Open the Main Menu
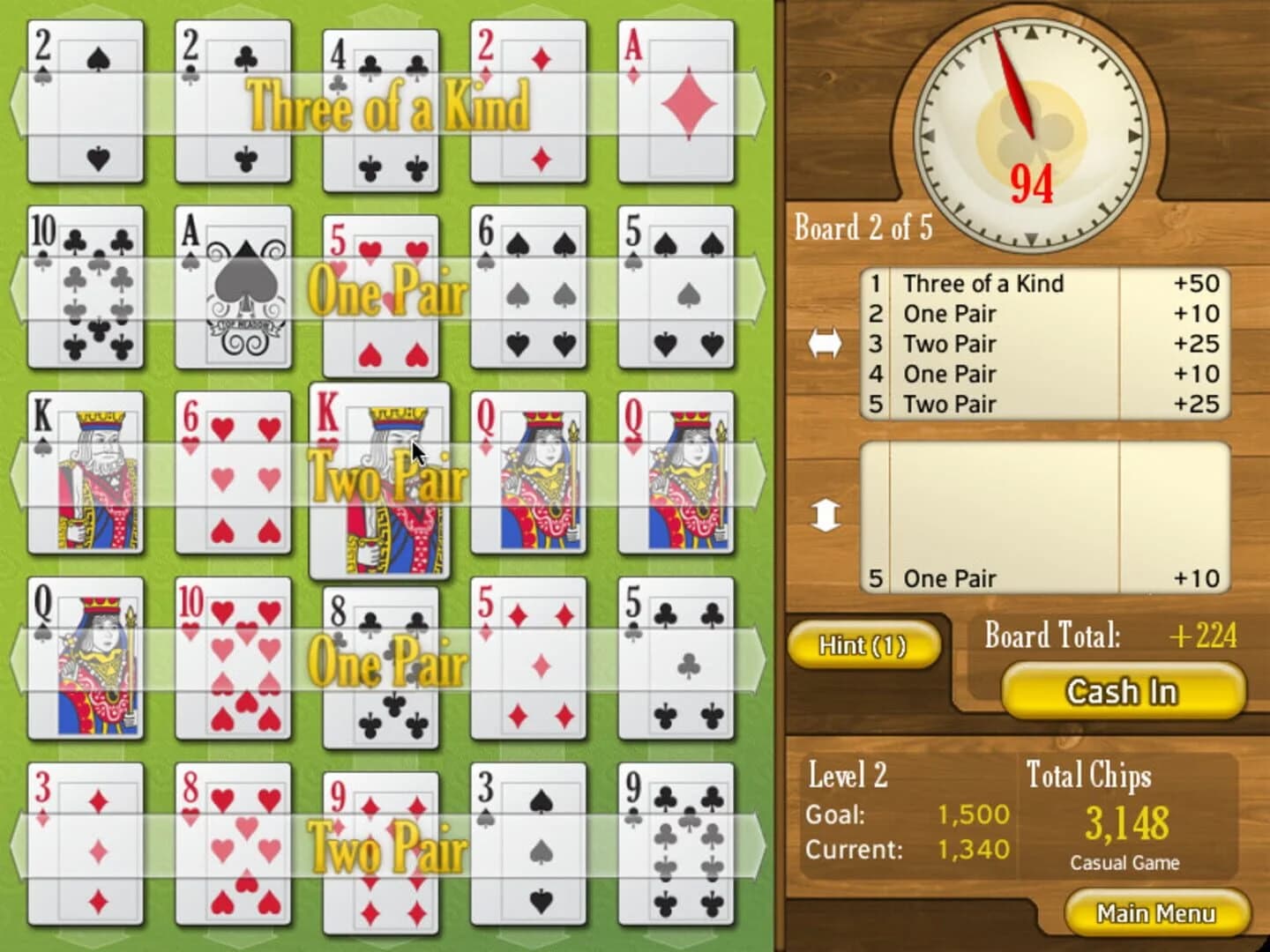The image size is (1270, 952). (1156, 914)
